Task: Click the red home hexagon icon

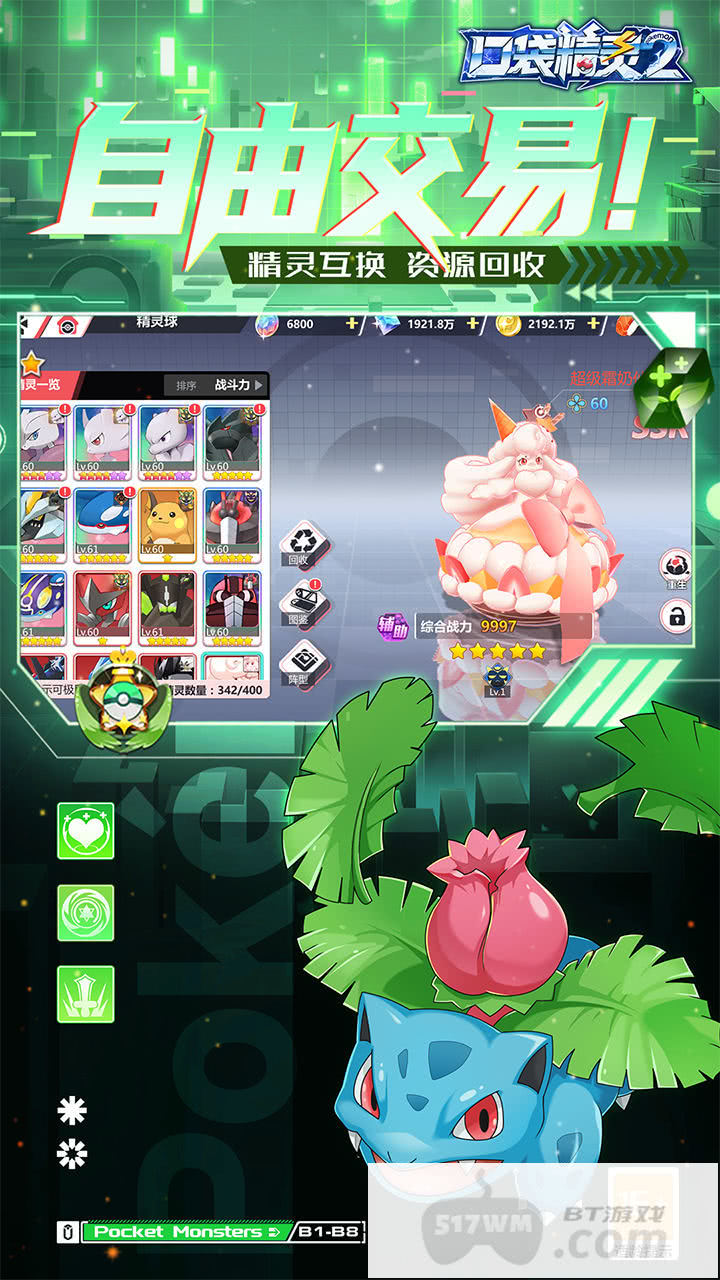Action: (69, 324)
